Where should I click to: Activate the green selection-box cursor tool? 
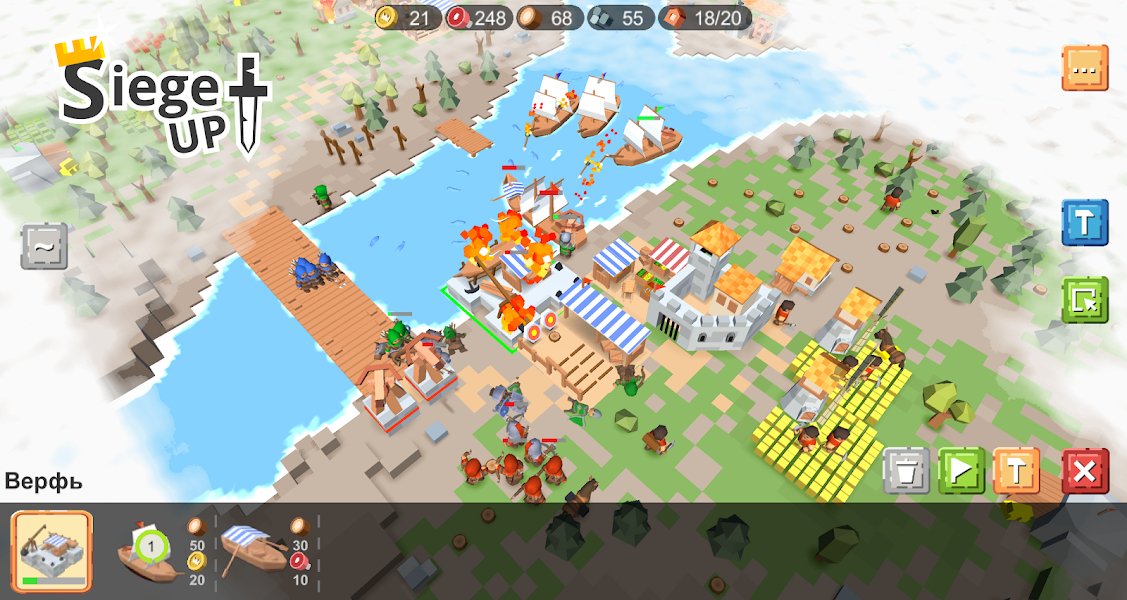1084,300
